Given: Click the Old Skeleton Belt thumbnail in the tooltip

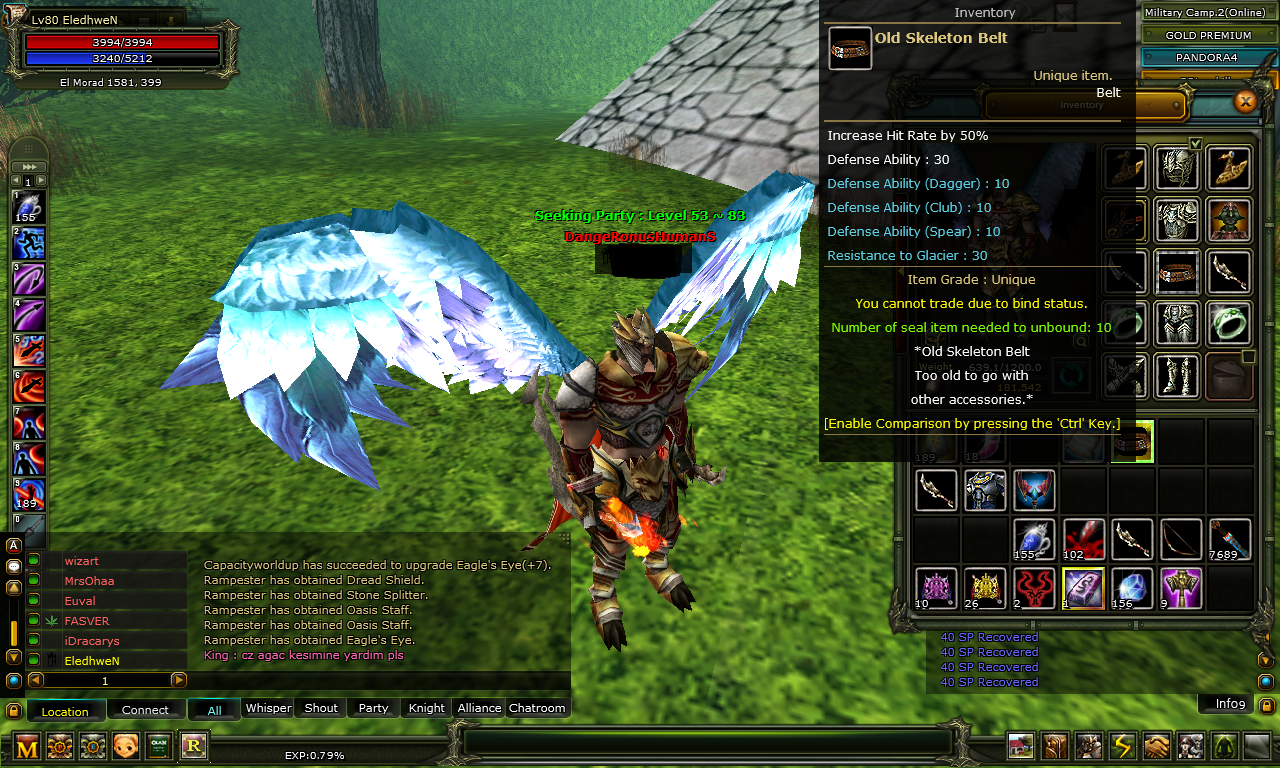Looking at the screenshot, I should [849, 47].
